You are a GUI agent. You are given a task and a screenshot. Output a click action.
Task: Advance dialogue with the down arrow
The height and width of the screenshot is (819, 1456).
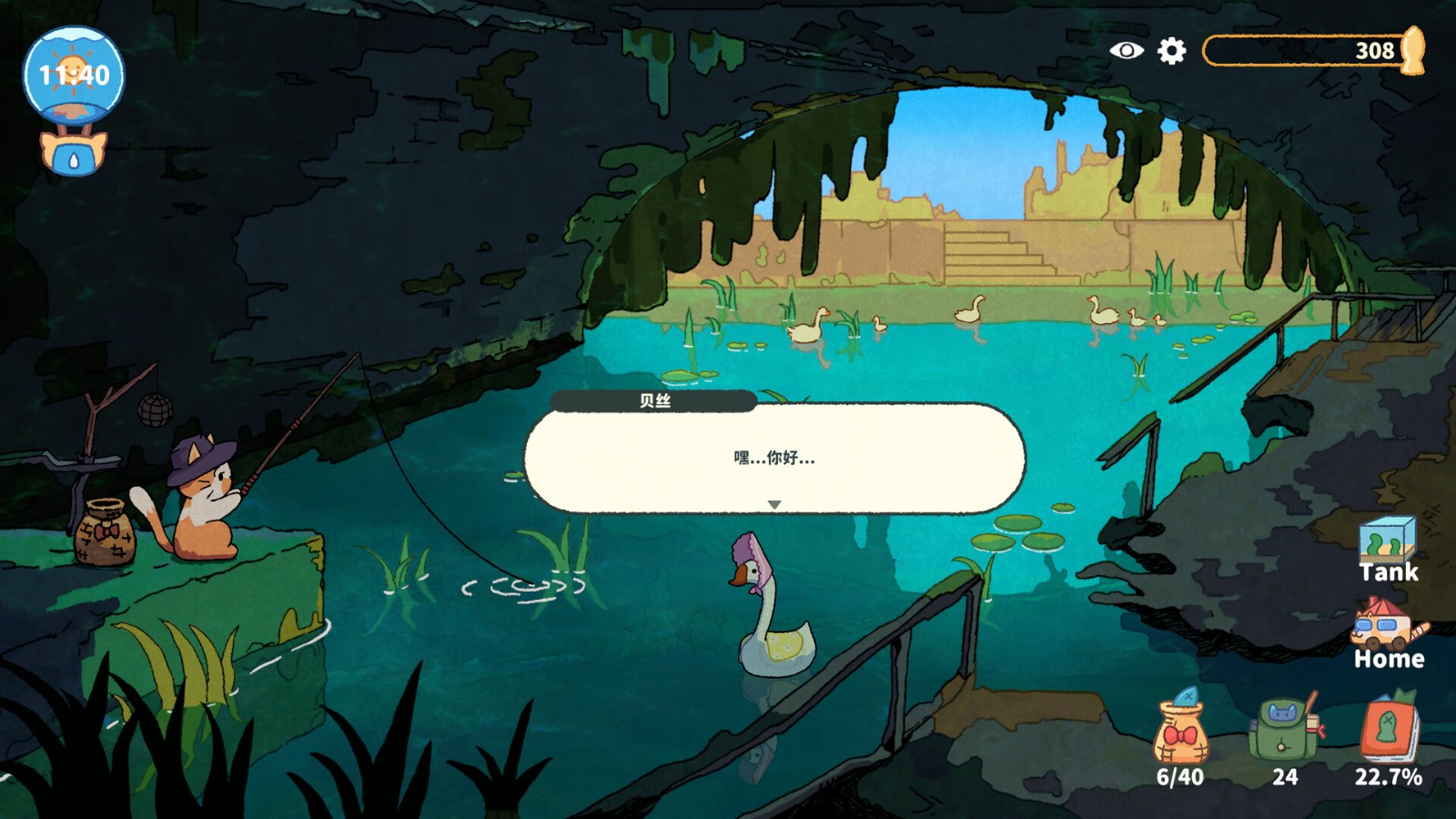[775, 501]
